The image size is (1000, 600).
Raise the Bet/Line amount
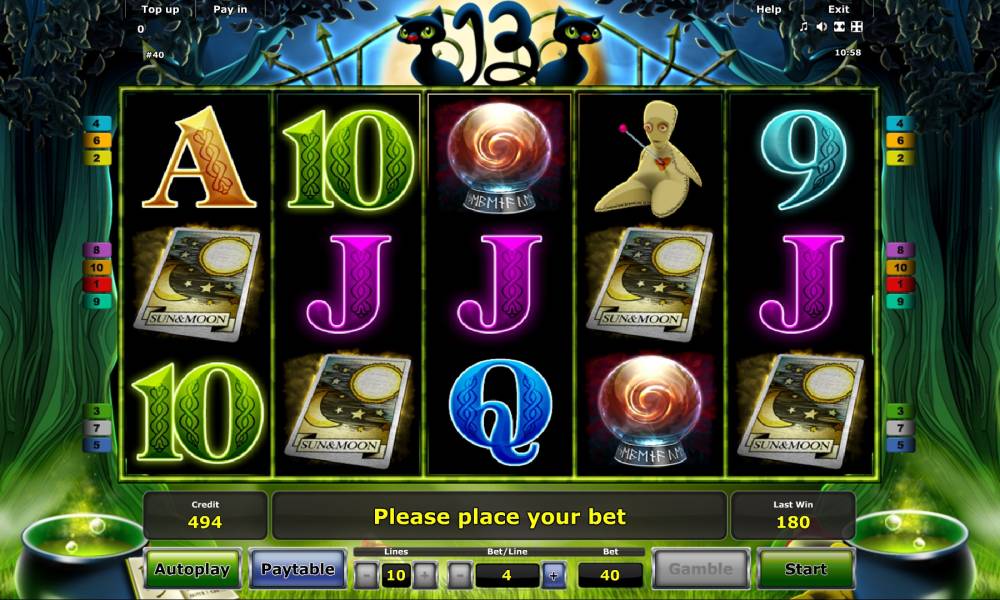(x=553, y=575)
